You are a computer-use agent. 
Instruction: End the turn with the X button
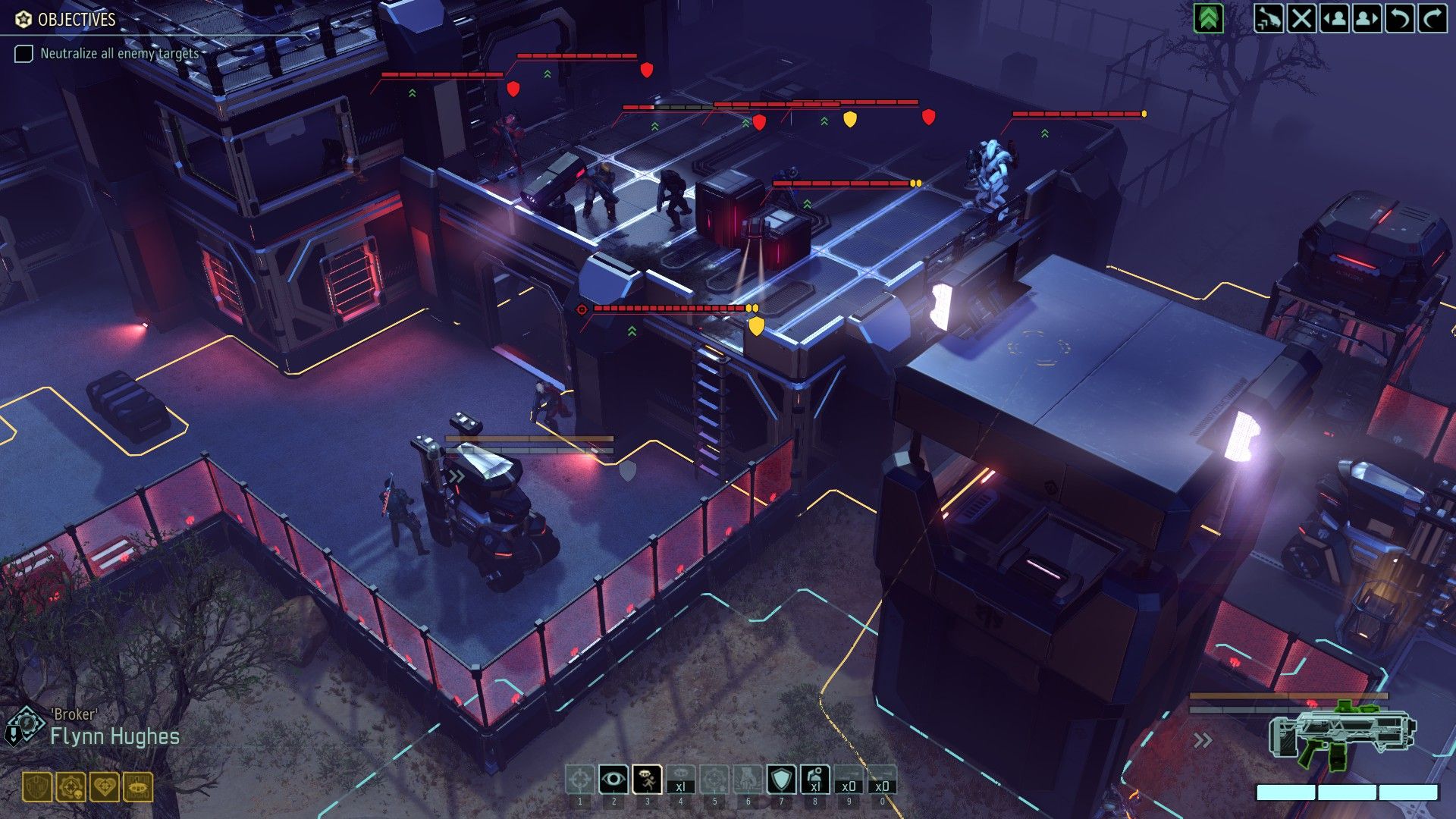tap(1301, 18)
